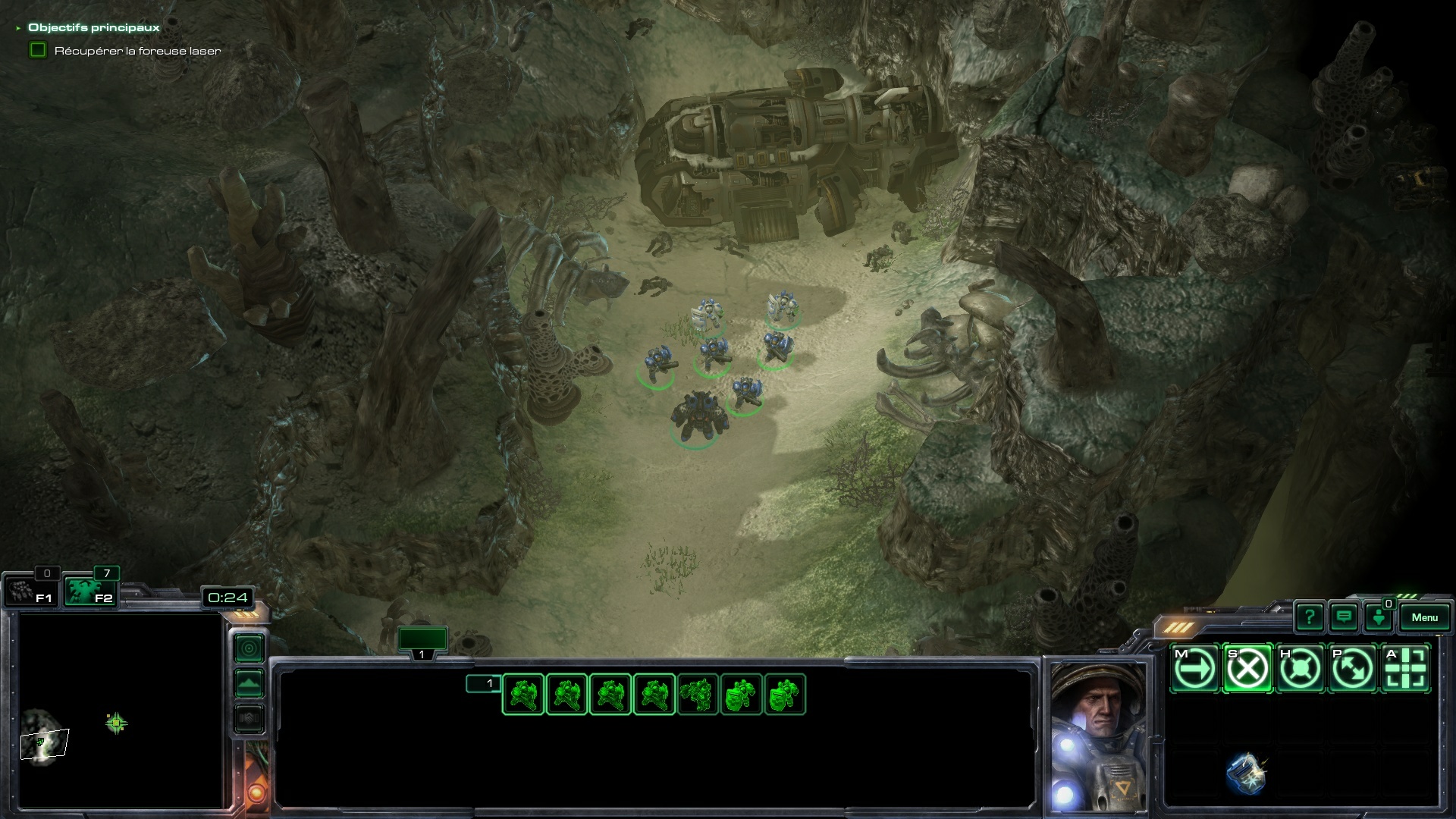Select the Hold Position command
Image resolution: width=1456 pixels, height=819 pixels.
tap(1300, 669)
